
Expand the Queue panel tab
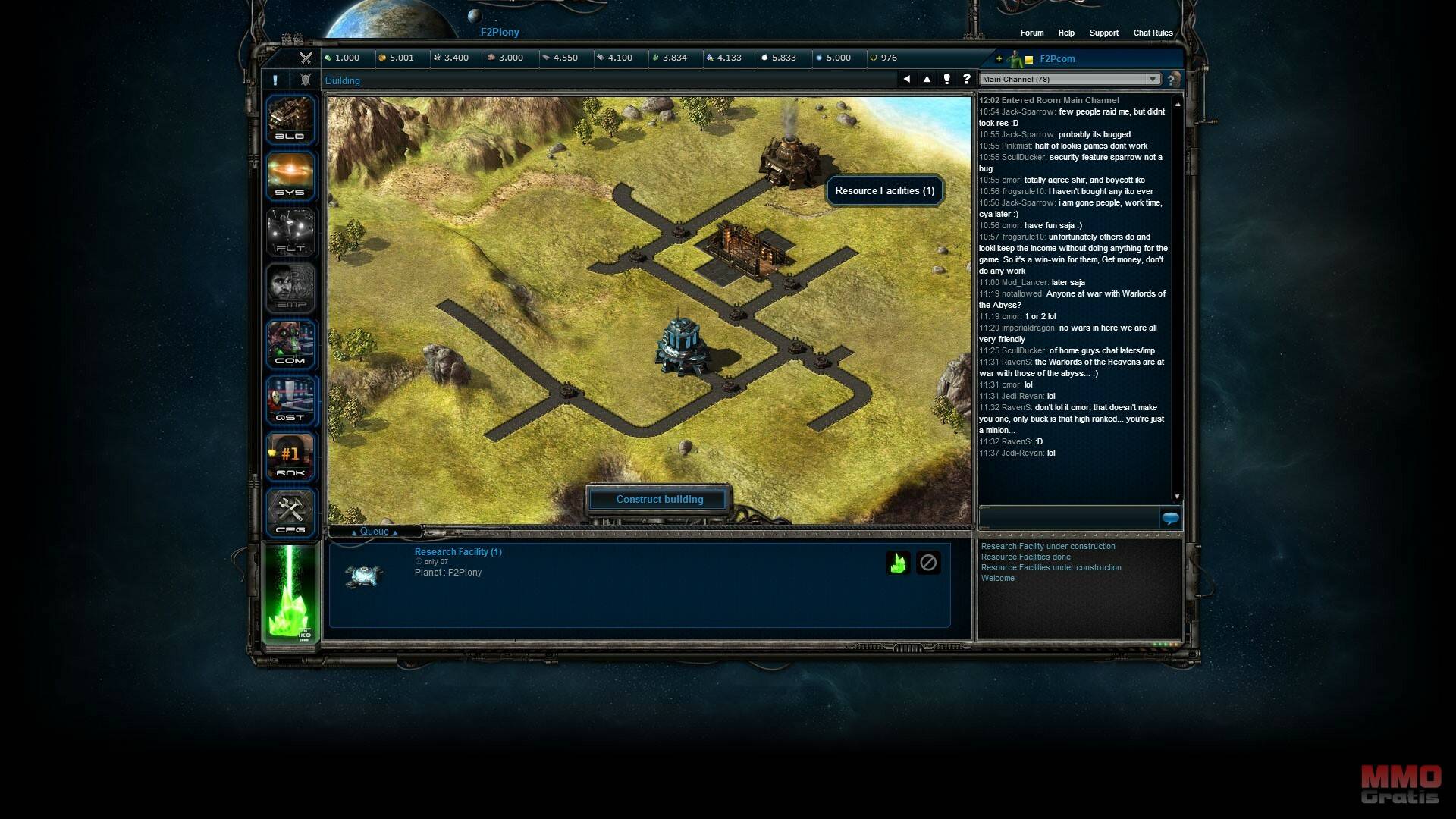[x=374, y=532]
